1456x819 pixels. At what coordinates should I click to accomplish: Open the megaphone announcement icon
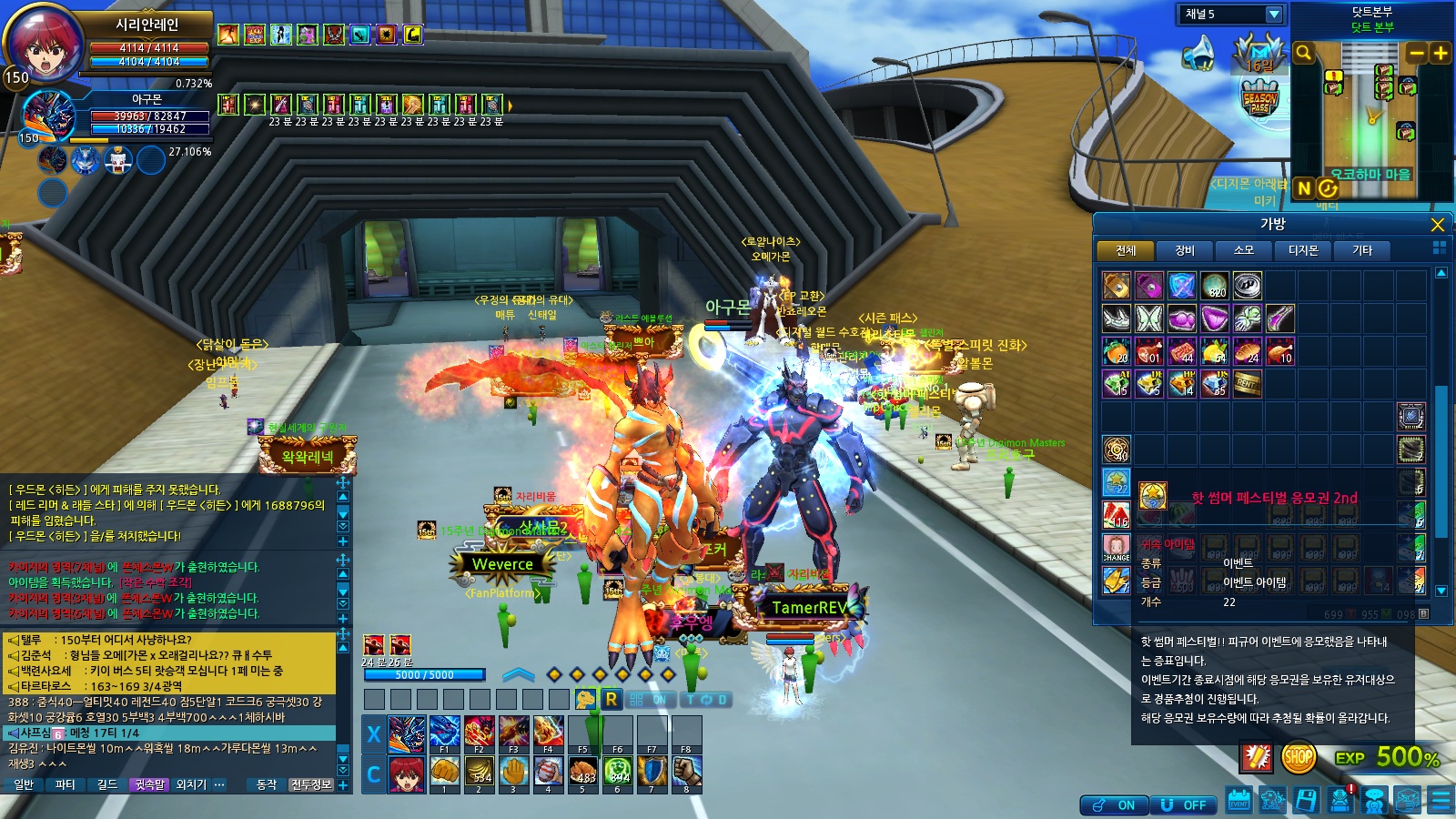tap(1199, 53)
